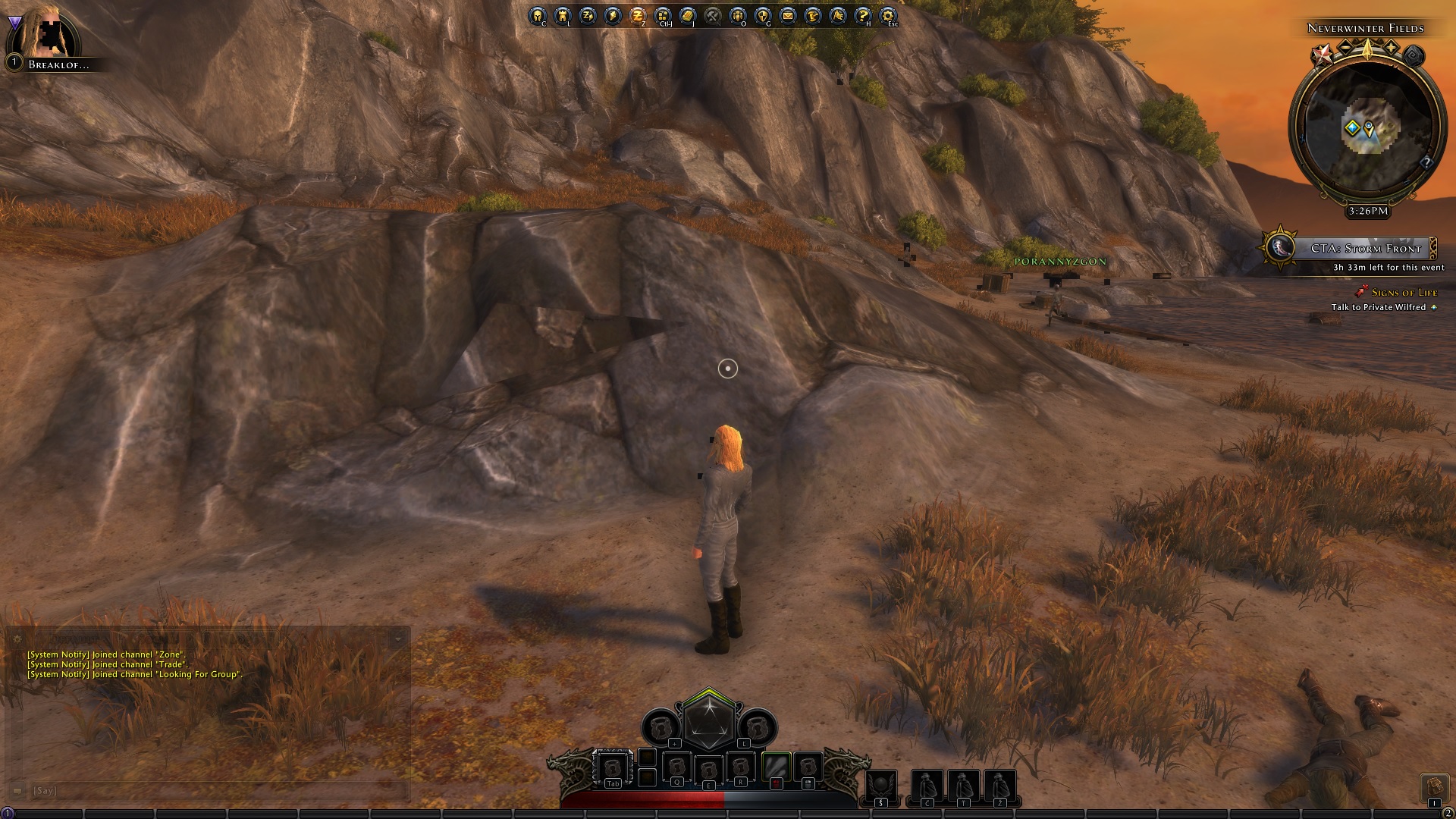Open the yellow book journal icon
The image size is (1456, 819).
[x=688, y=16]
